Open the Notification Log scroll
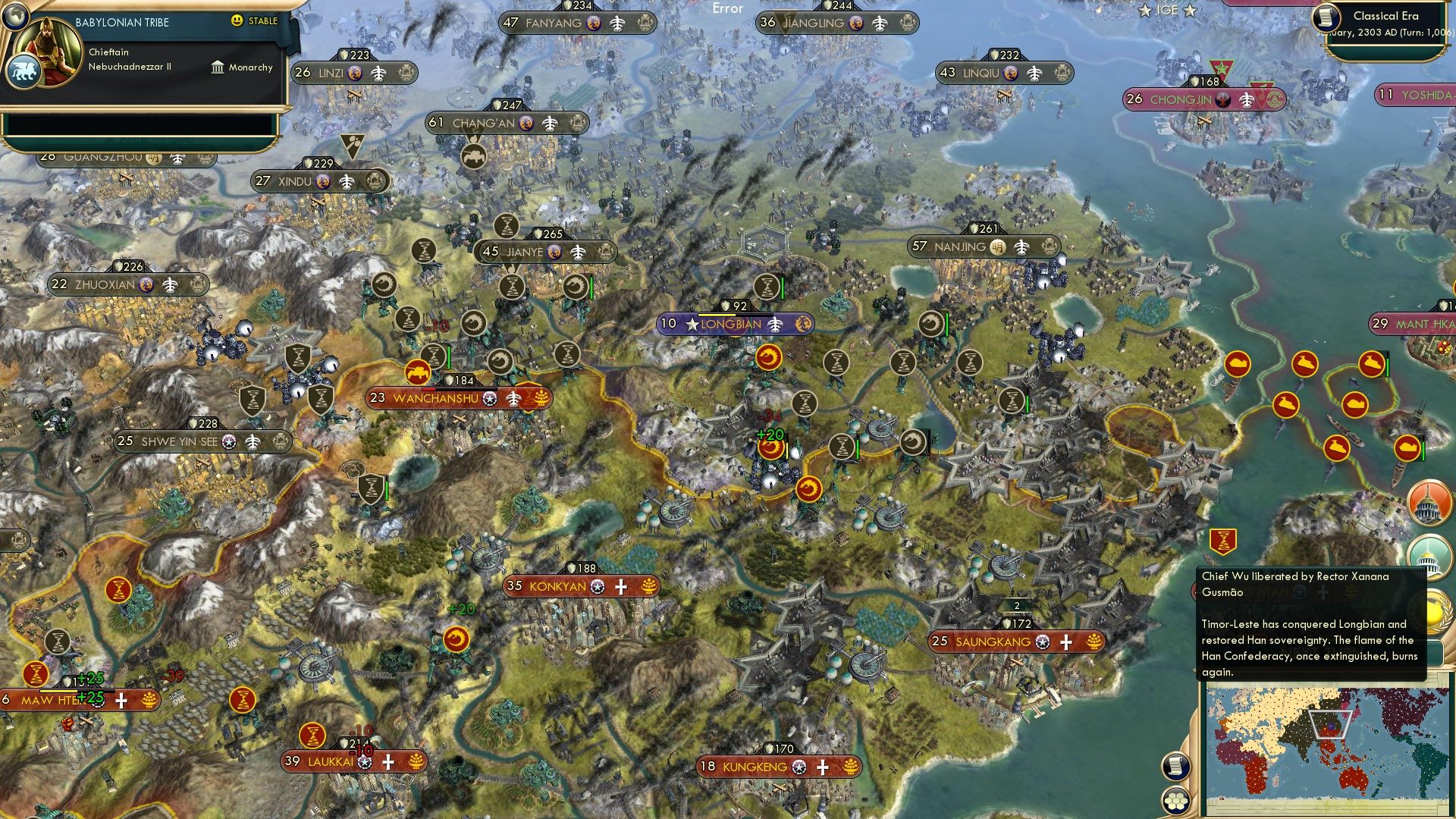 (x=1175, y=767)
